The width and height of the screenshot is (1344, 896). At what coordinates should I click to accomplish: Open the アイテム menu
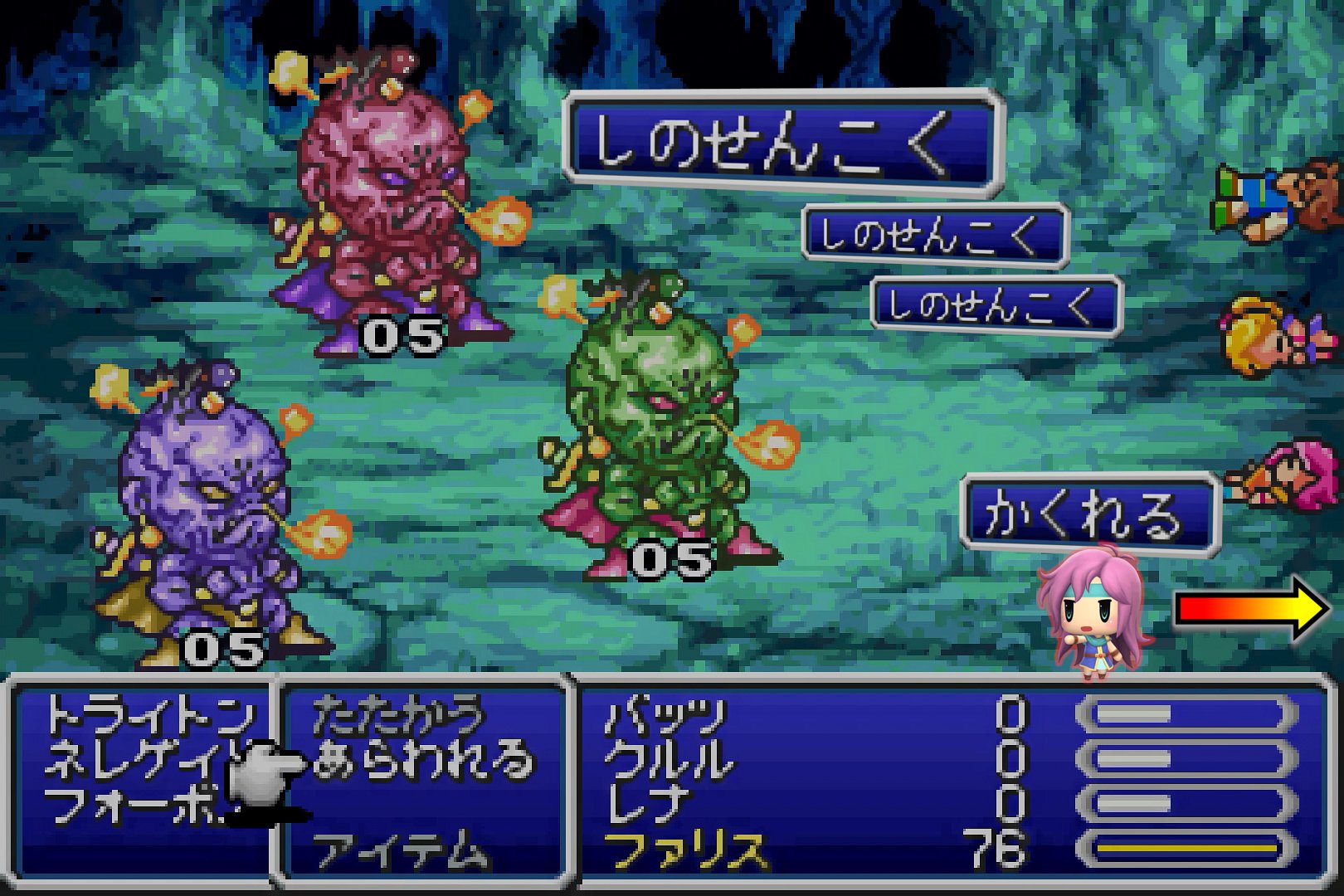pyautogui.click(x=397, y=850)
